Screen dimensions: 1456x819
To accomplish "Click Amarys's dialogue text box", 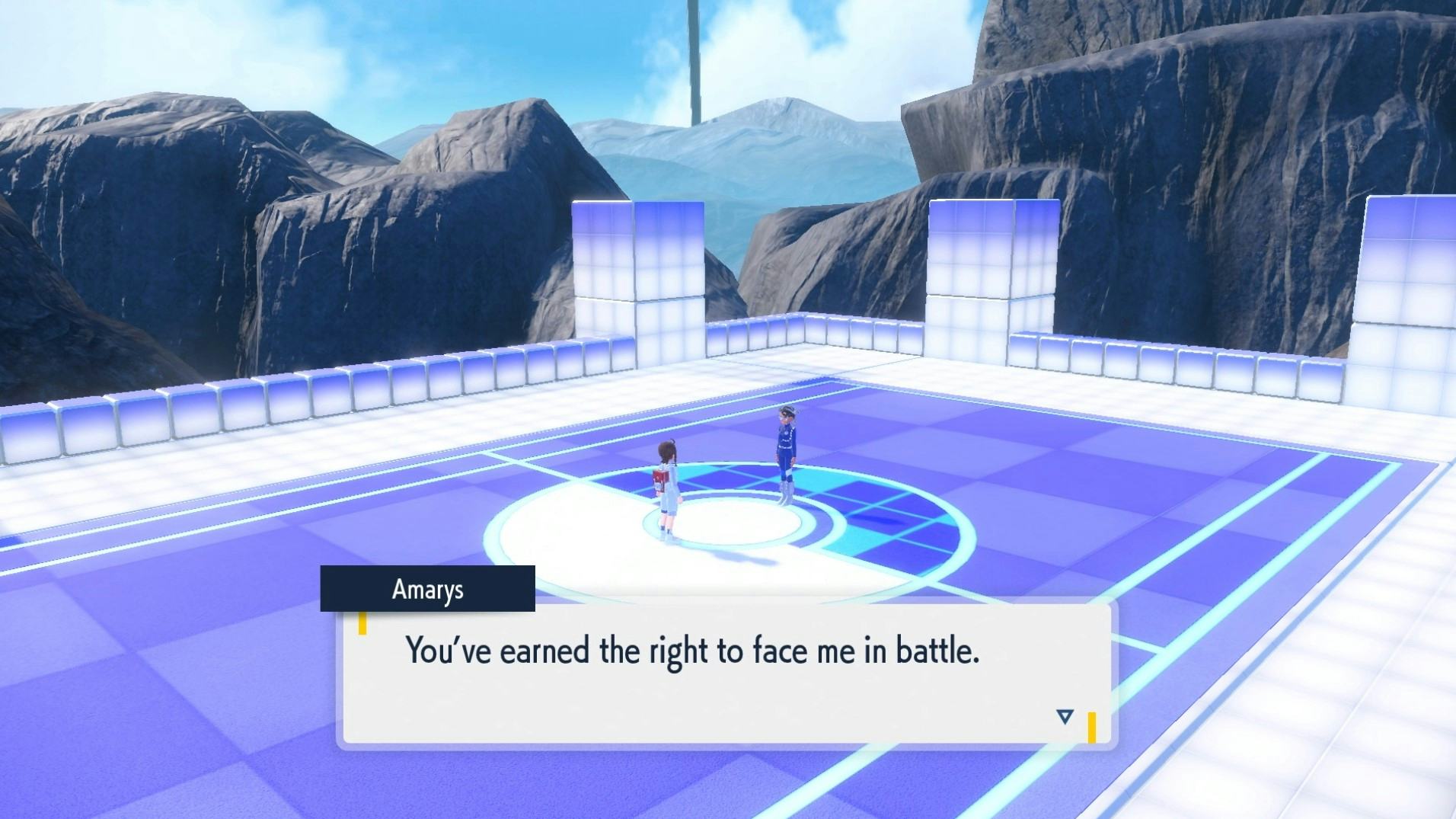I will [726, 674].
